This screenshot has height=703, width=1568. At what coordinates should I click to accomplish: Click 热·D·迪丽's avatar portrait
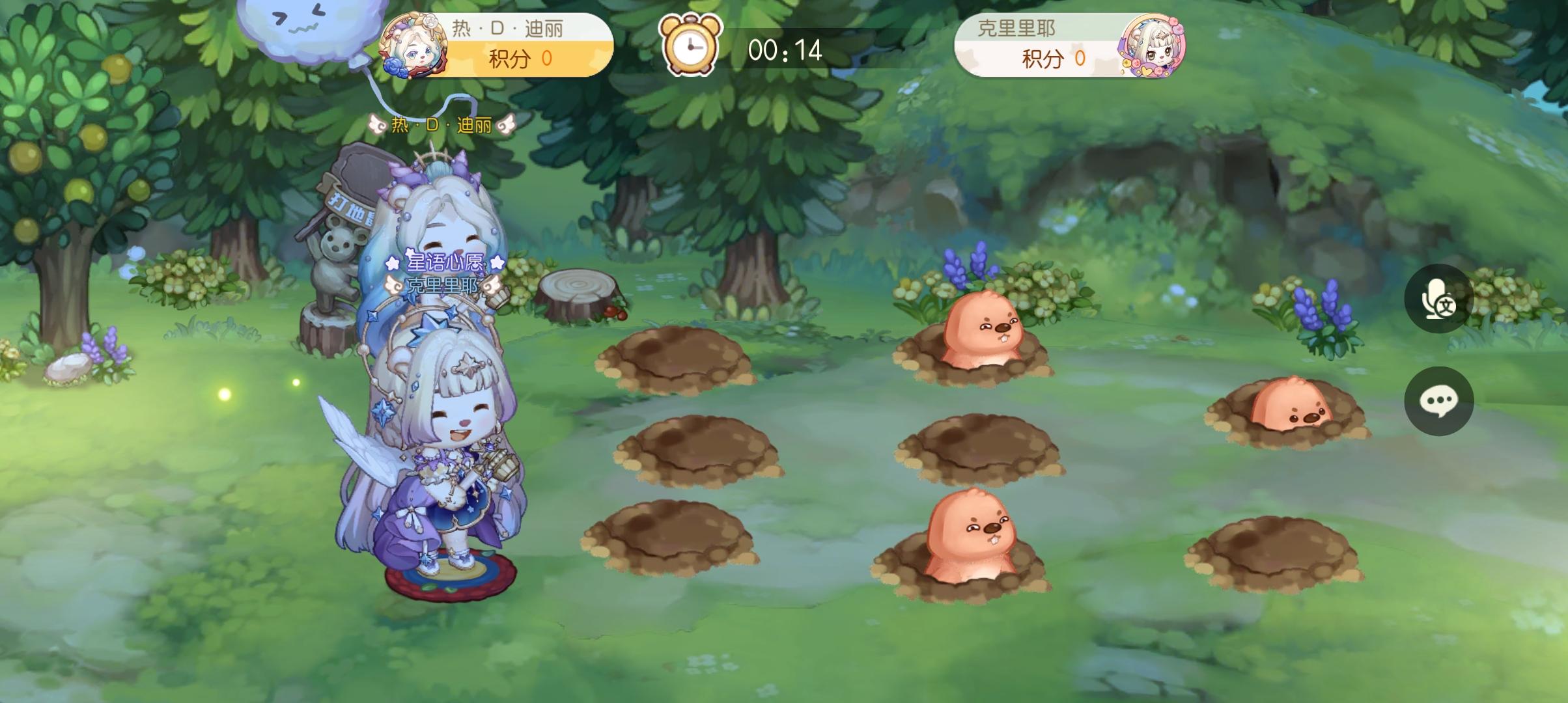tap(412, 48)
